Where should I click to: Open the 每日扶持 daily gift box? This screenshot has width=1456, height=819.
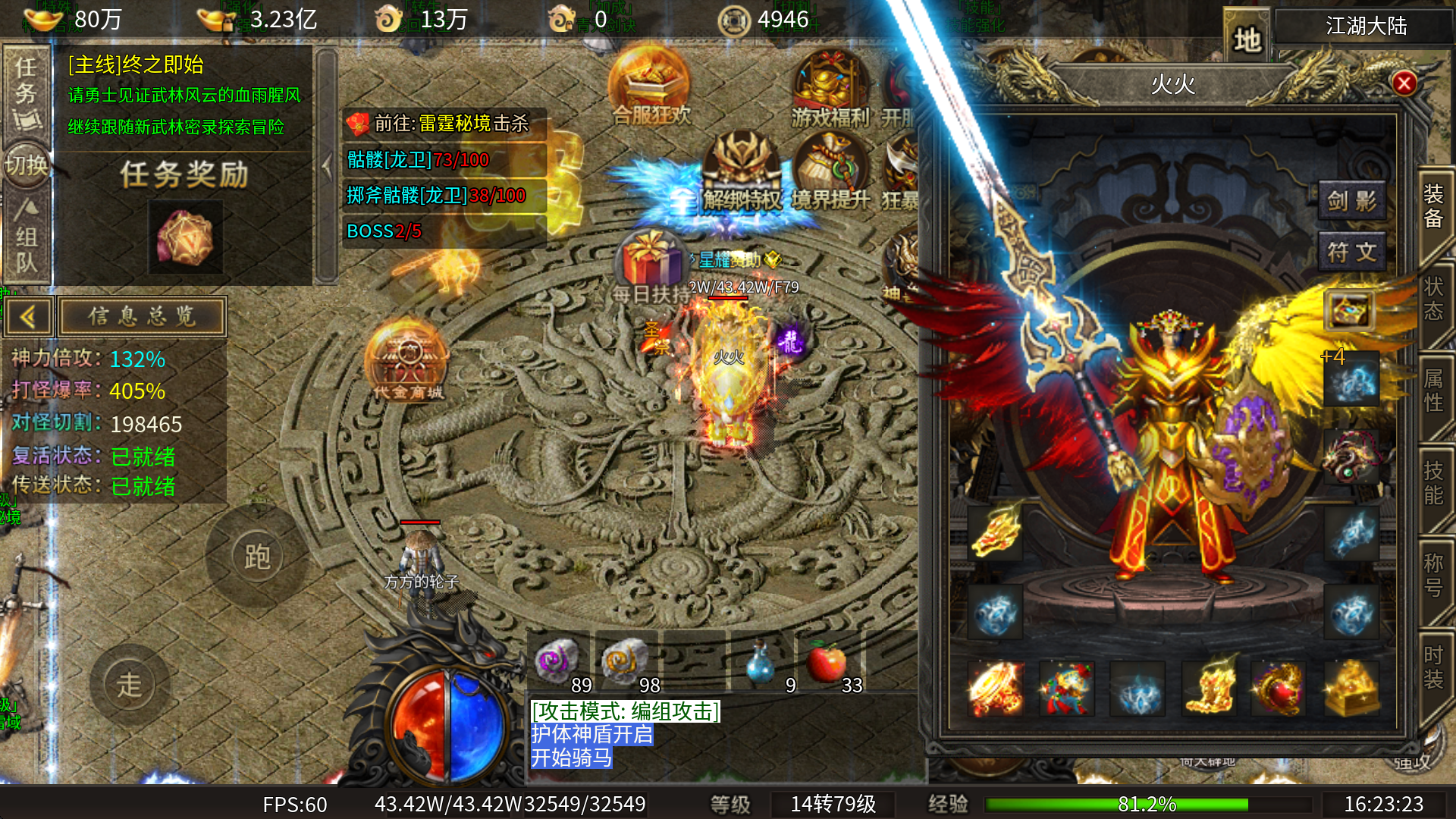point(650,265)
